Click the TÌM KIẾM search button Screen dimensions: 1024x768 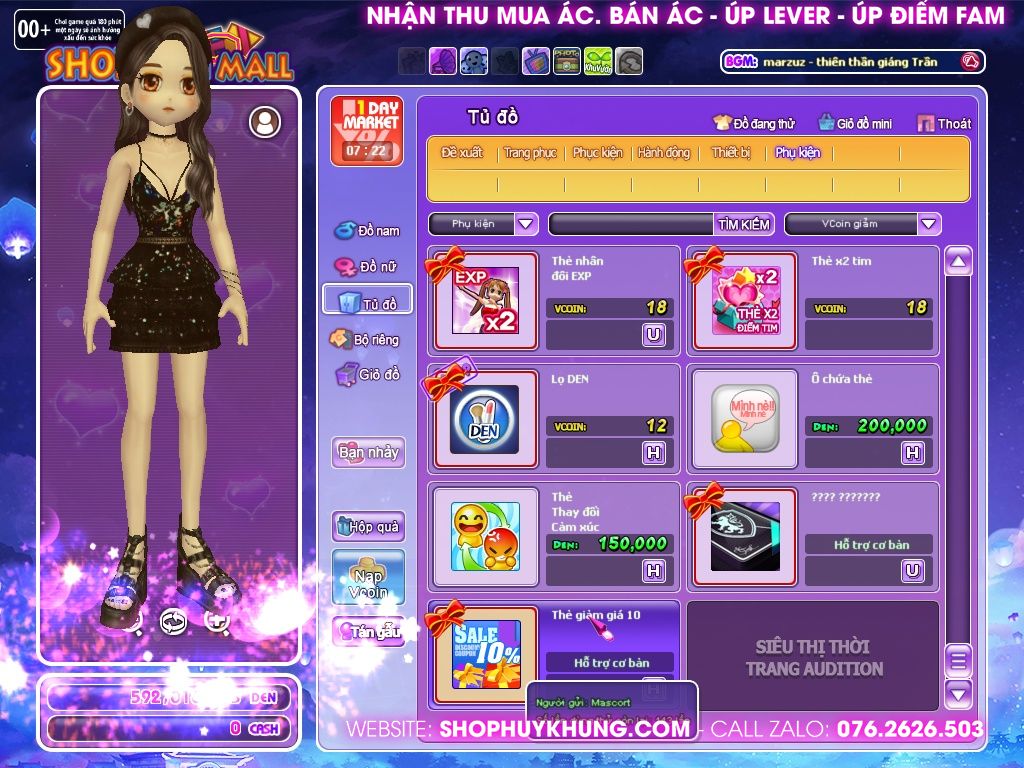[x=744, y=224]
